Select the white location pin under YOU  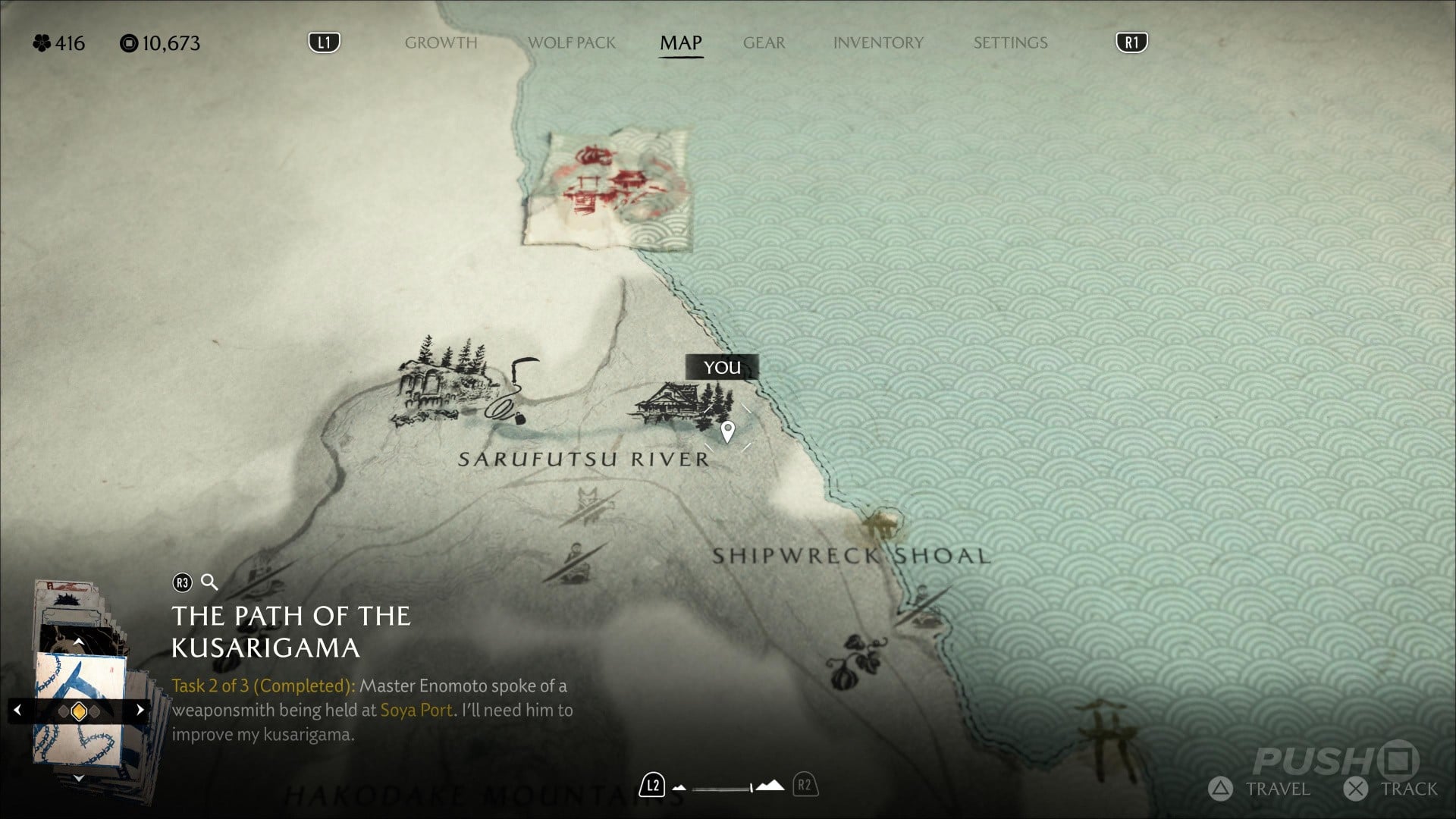[727, 431]
